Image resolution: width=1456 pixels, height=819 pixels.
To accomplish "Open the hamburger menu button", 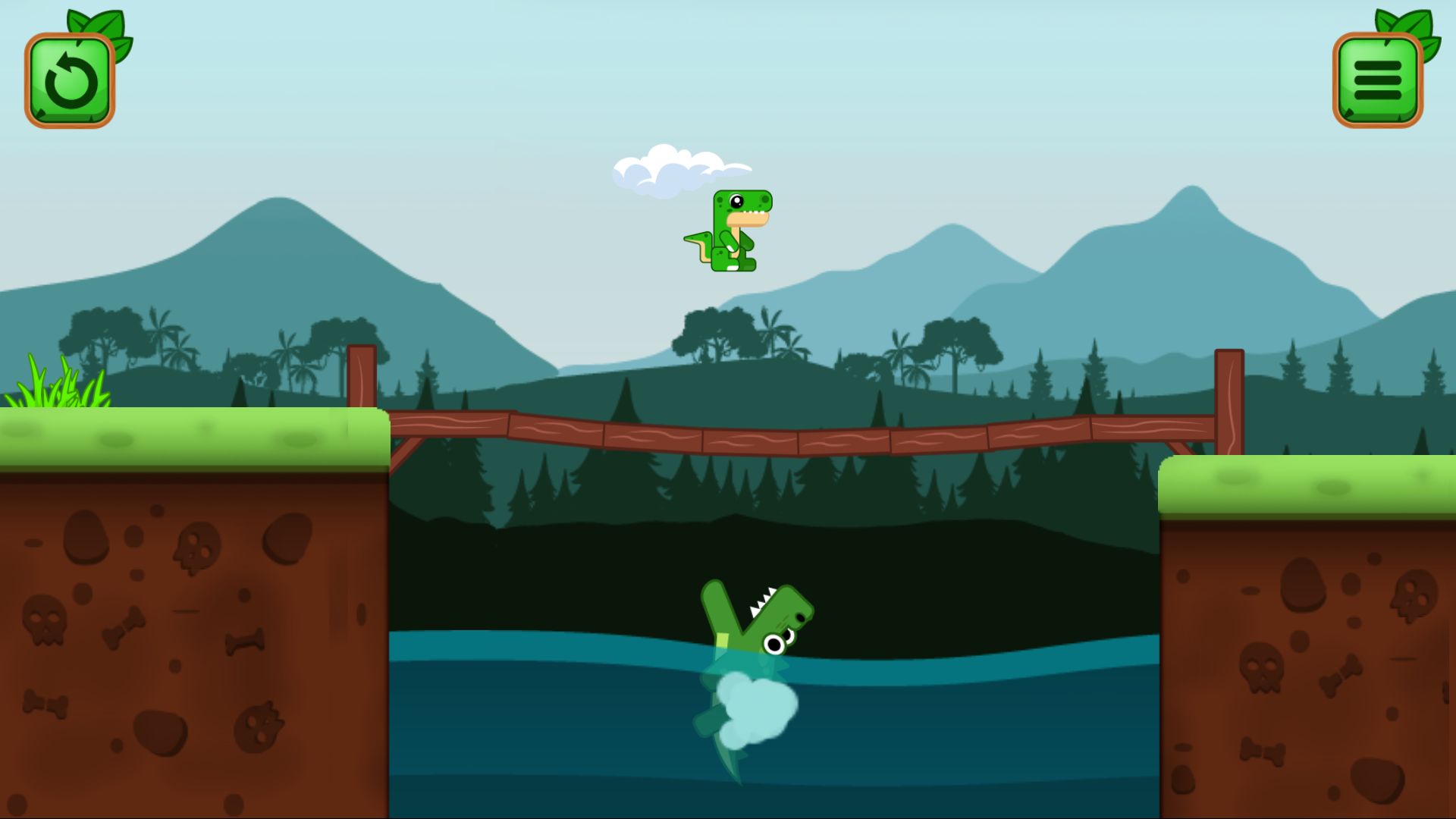I will [1377, 80].
